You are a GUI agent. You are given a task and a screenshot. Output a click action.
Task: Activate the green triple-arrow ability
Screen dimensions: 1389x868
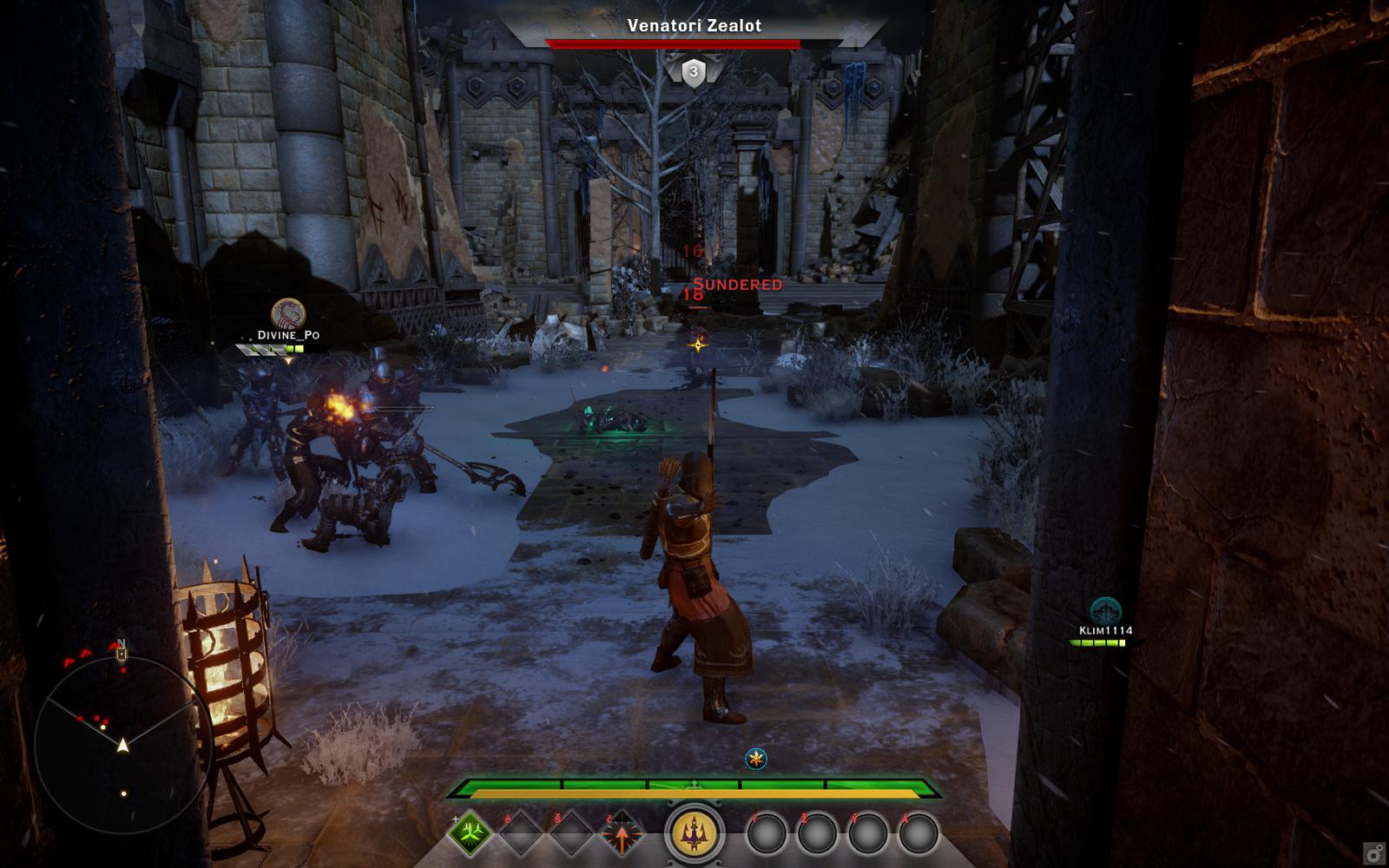(470, 834)
